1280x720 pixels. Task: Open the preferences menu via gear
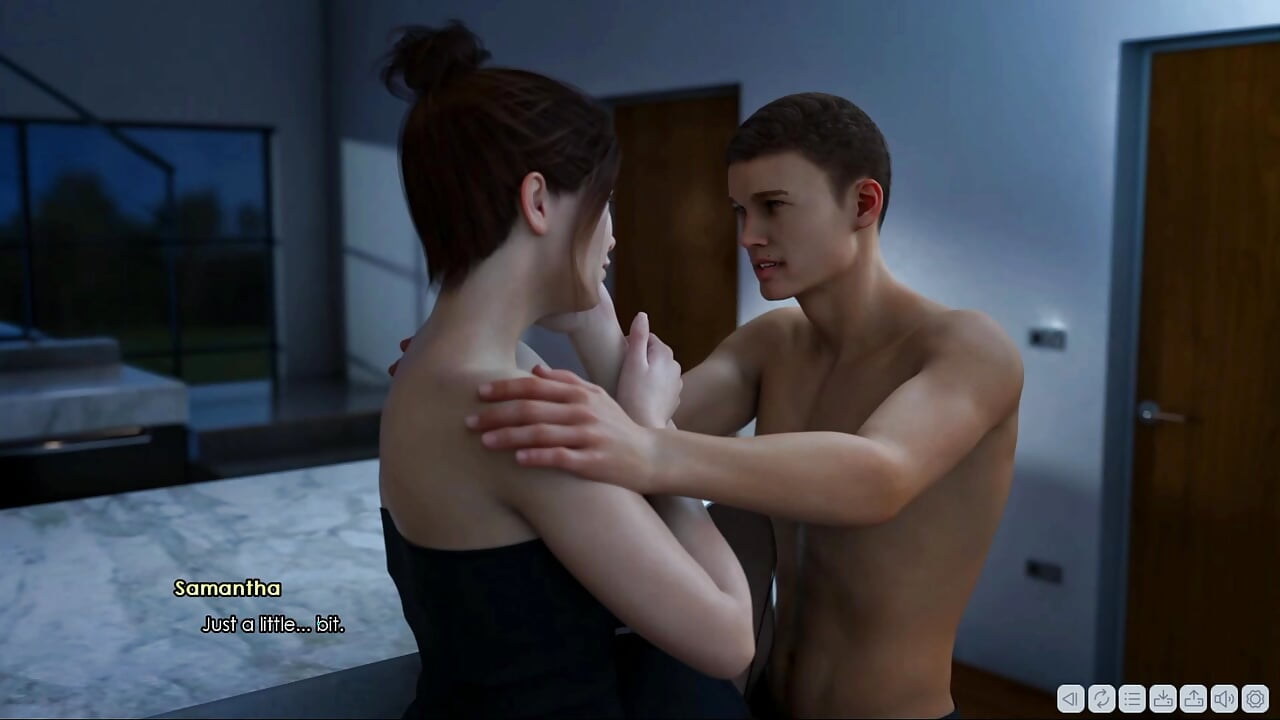(1254, 699)
